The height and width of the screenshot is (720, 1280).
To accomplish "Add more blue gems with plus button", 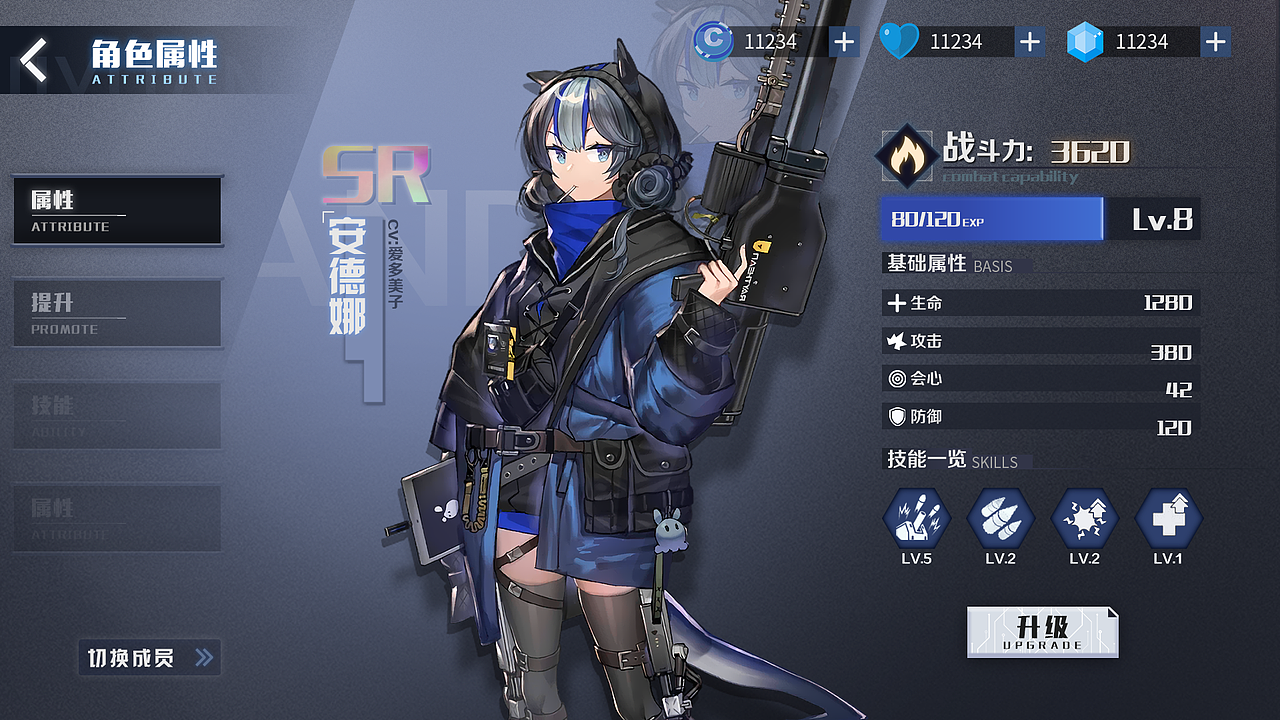I will pyautogui.click(x=1215, y=42).
